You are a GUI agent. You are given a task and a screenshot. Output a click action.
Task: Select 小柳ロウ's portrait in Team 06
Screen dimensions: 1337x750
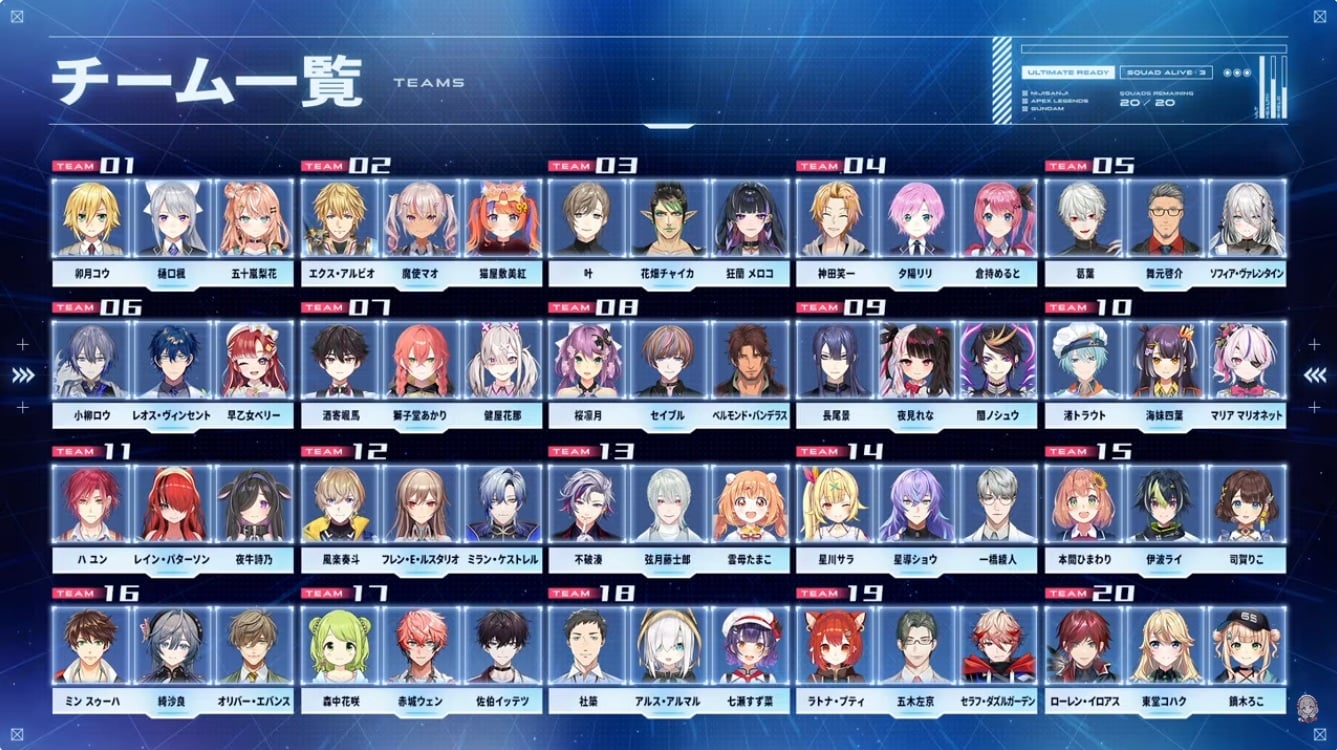(x=91, y=360)
